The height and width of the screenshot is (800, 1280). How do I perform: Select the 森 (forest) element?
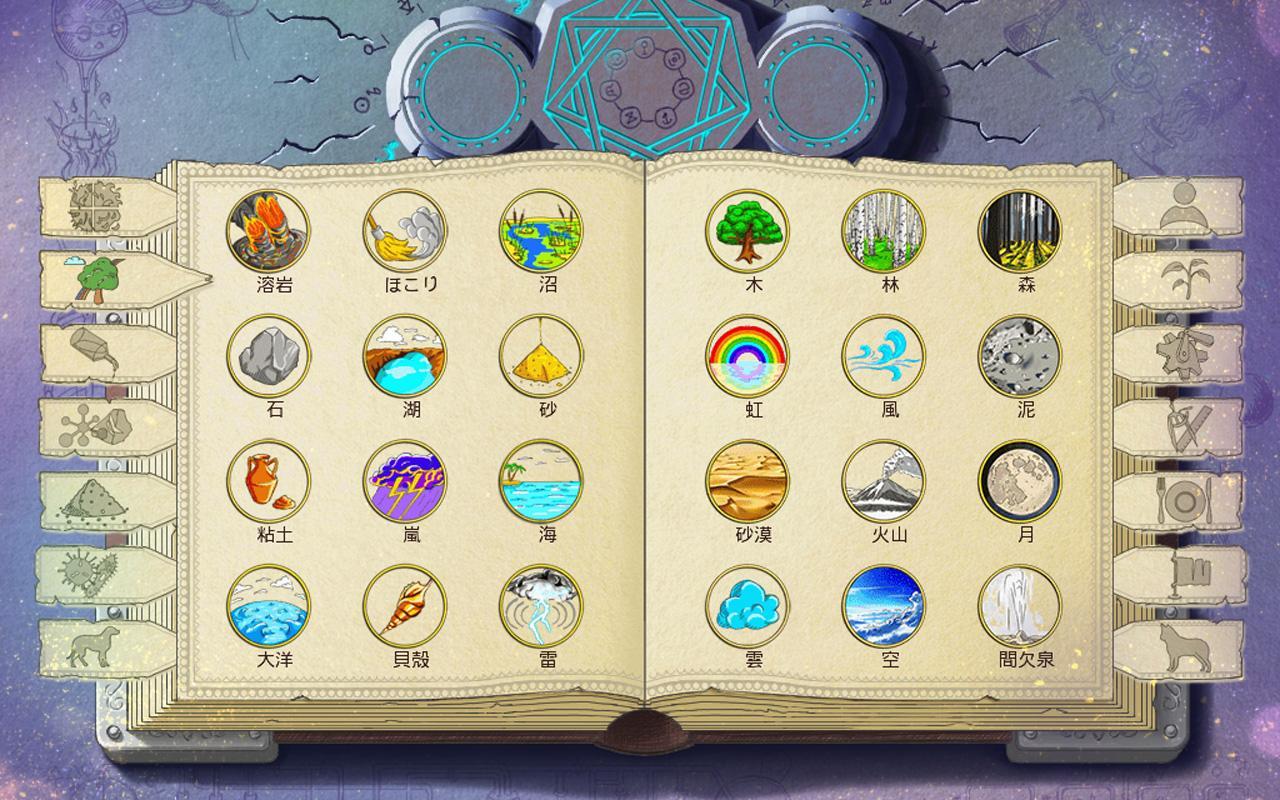click(x=1022, y=231)
